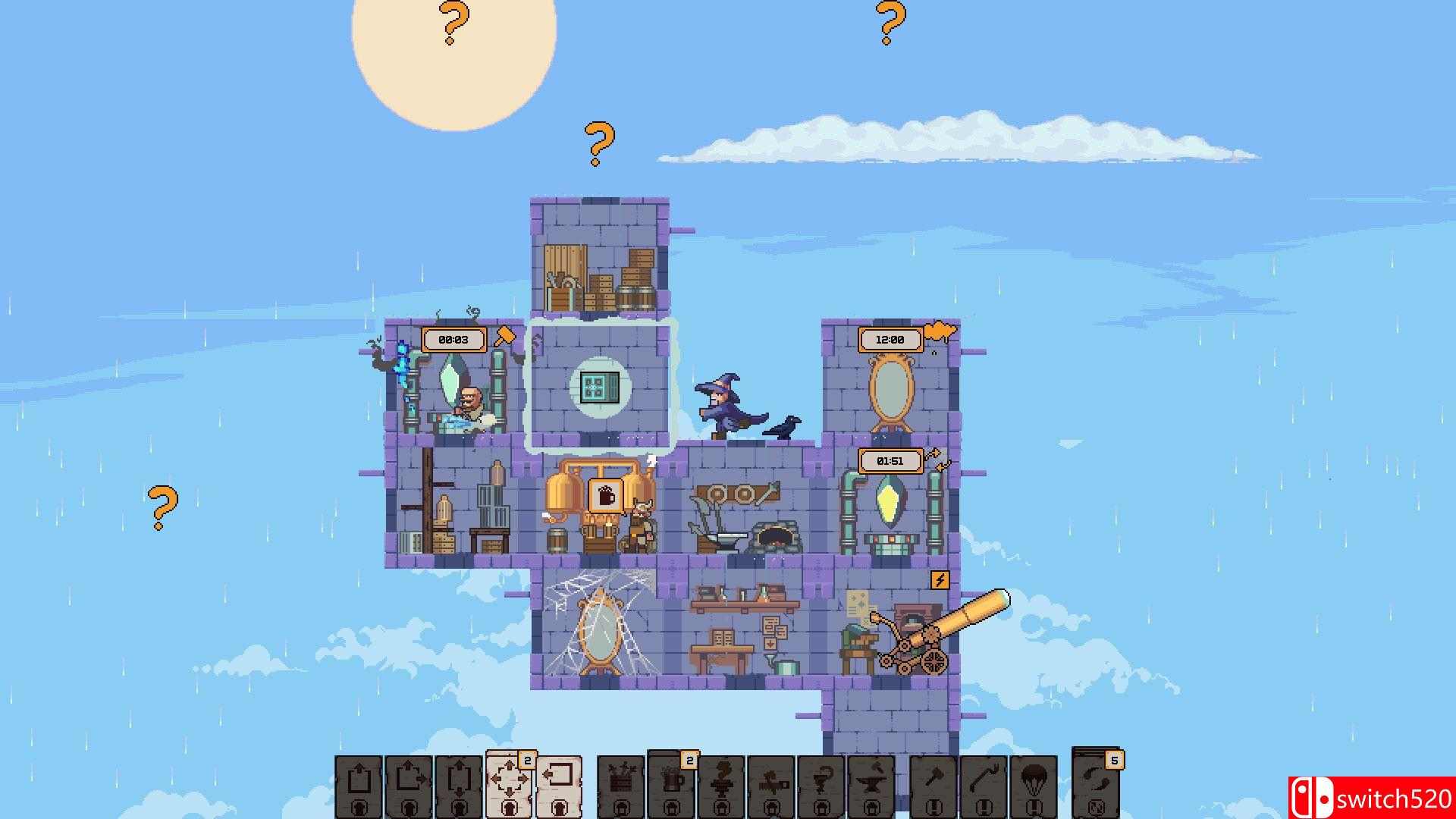1456x819 pixels.
Task: Select the healing staff card
Action: pos(823,785)
